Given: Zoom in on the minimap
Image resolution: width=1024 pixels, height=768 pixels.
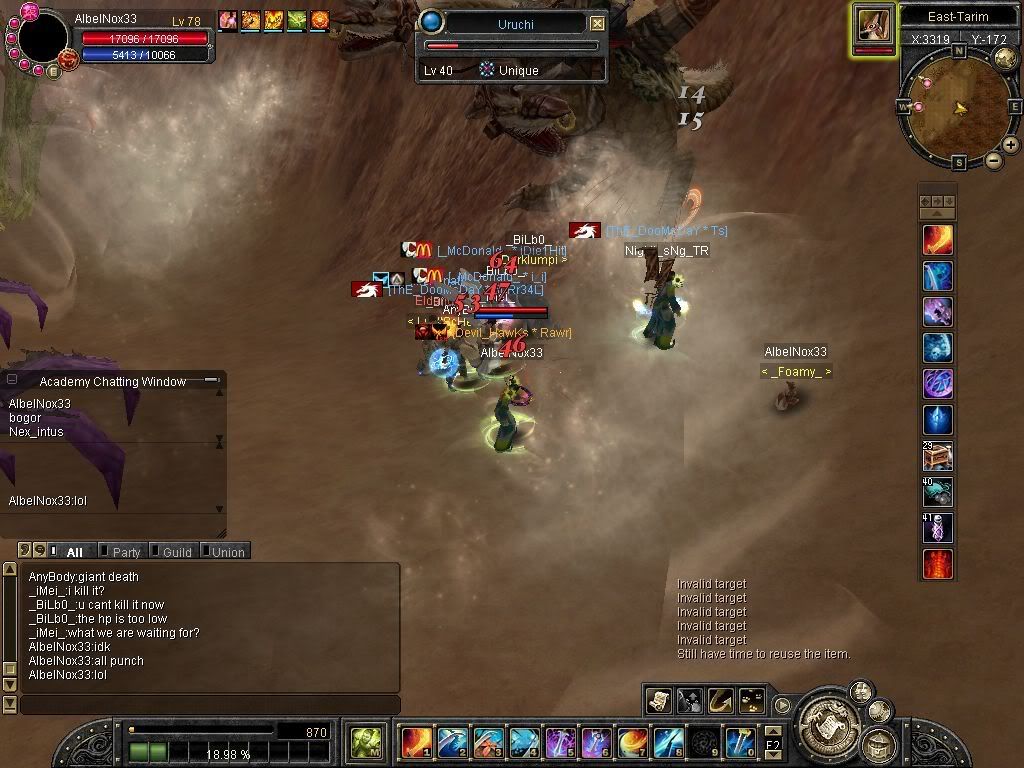Looking at the screenshot, I should [x=1011, y=145].
